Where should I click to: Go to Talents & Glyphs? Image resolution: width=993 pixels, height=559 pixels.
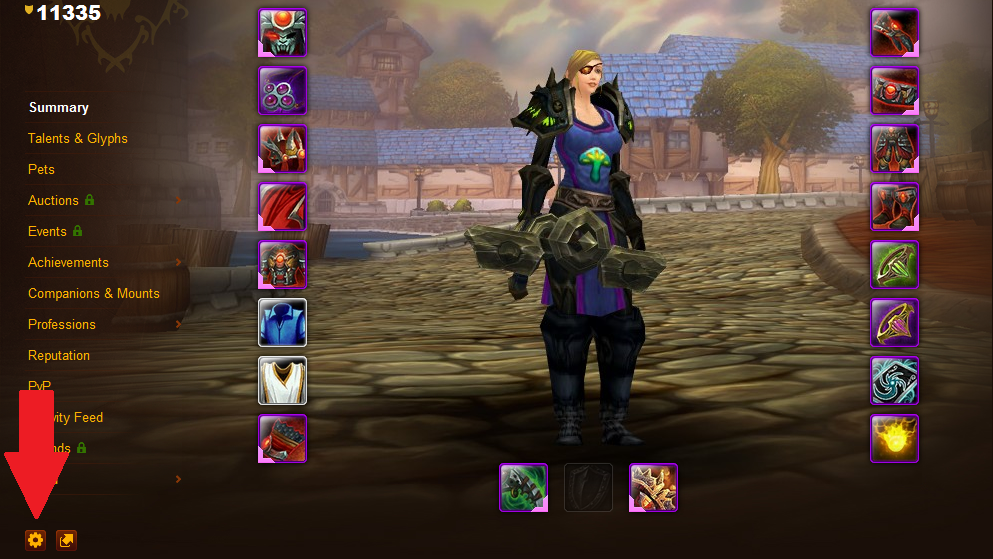(78, 139)
